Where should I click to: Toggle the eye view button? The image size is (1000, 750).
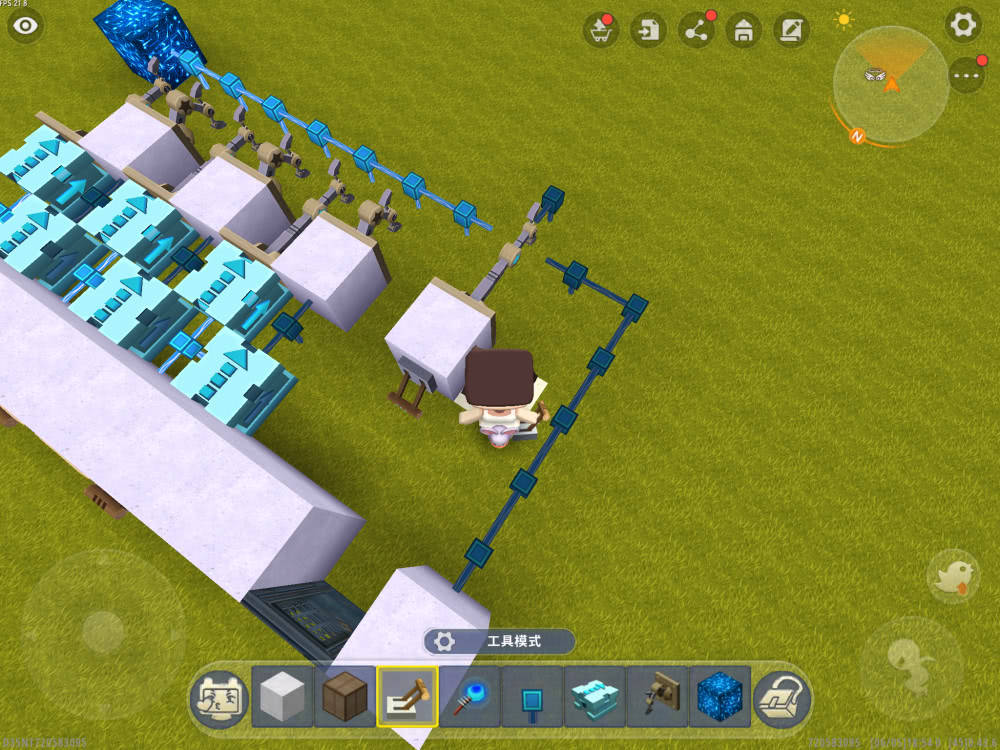tap(25, 26)
